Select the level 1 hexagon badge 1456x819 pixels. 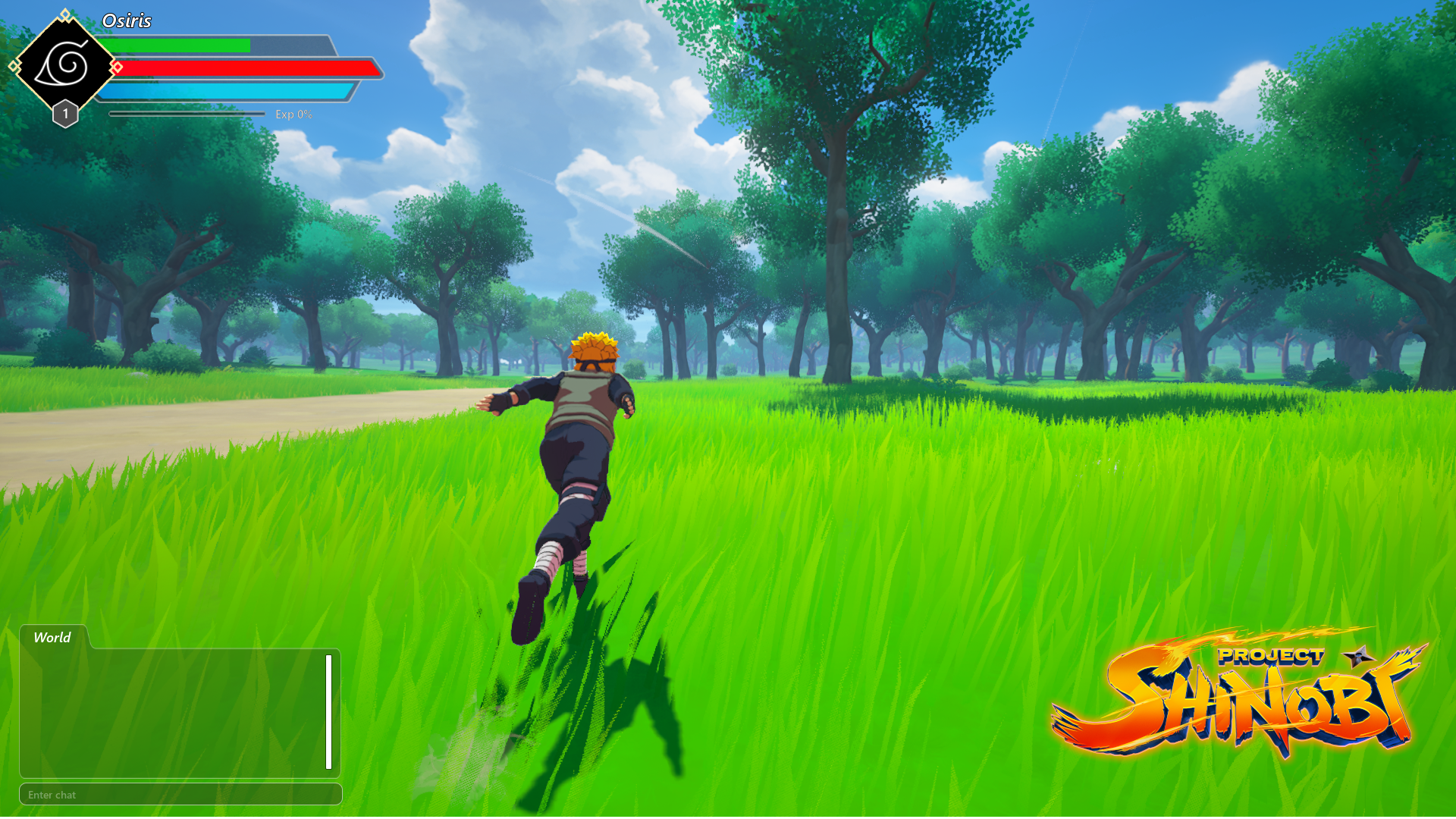click(x=65, y=112)
